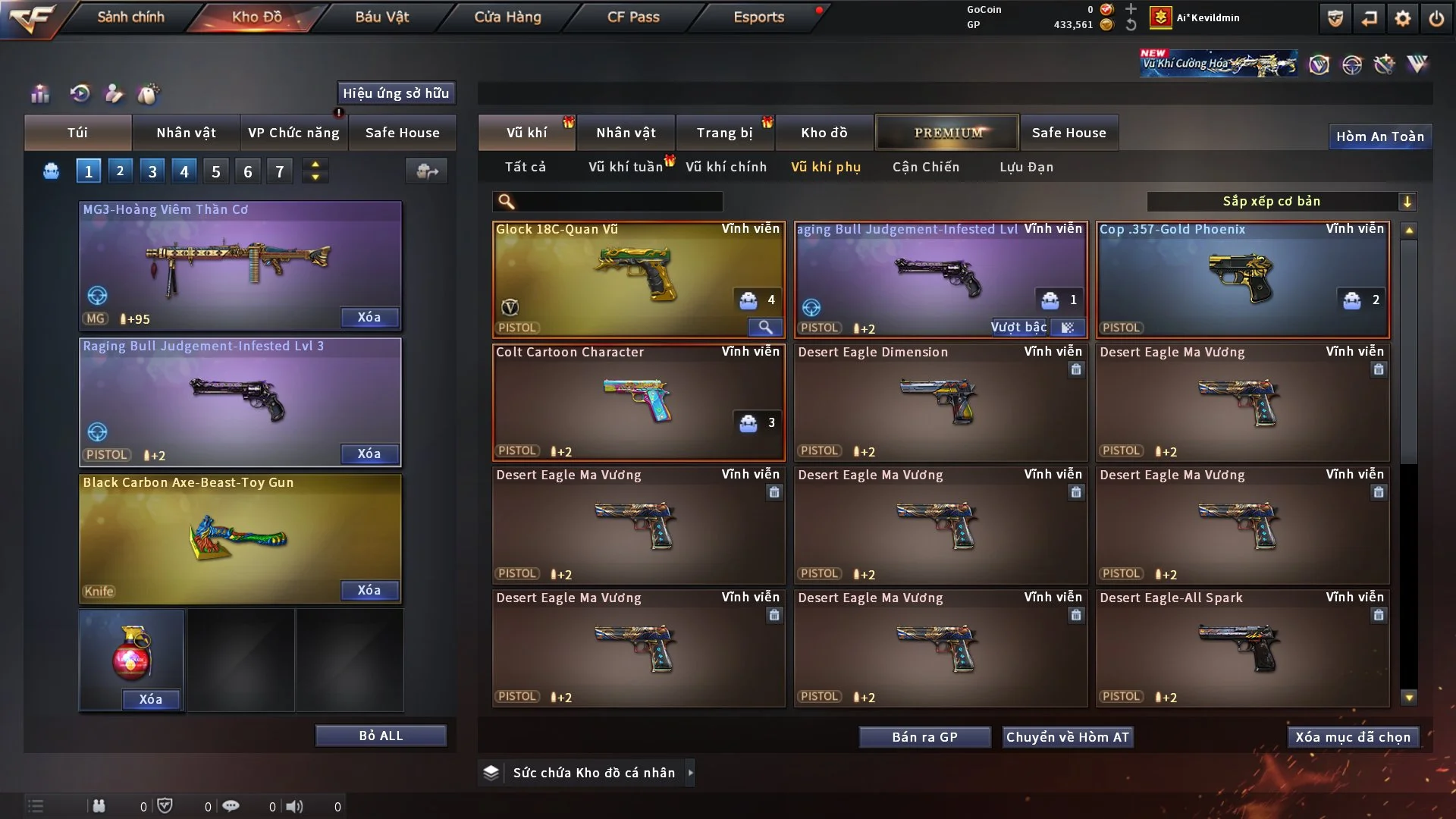Open the CF Pass page
The width and height of the screenshot is (1456, 819).
tap(633, 17)
